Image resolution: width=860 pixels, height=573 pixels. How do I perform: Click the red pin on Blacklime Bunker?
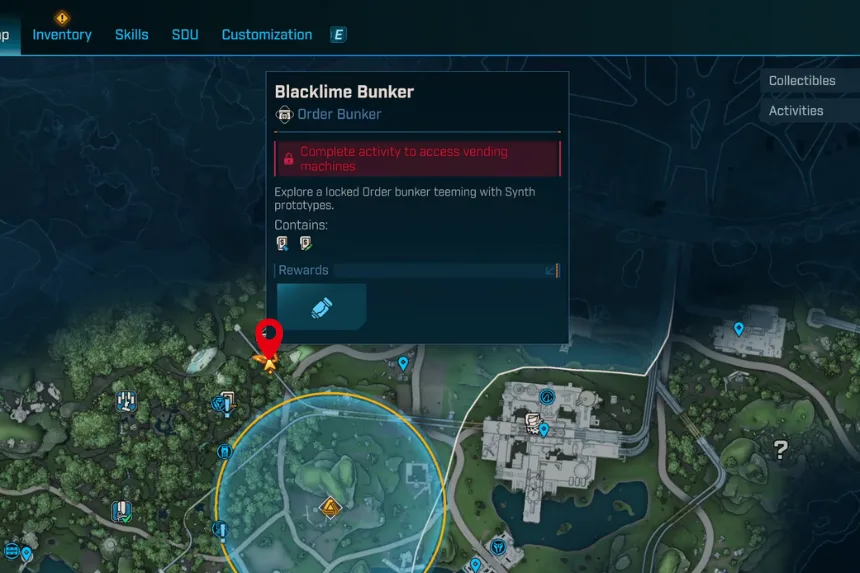[270, 335]
